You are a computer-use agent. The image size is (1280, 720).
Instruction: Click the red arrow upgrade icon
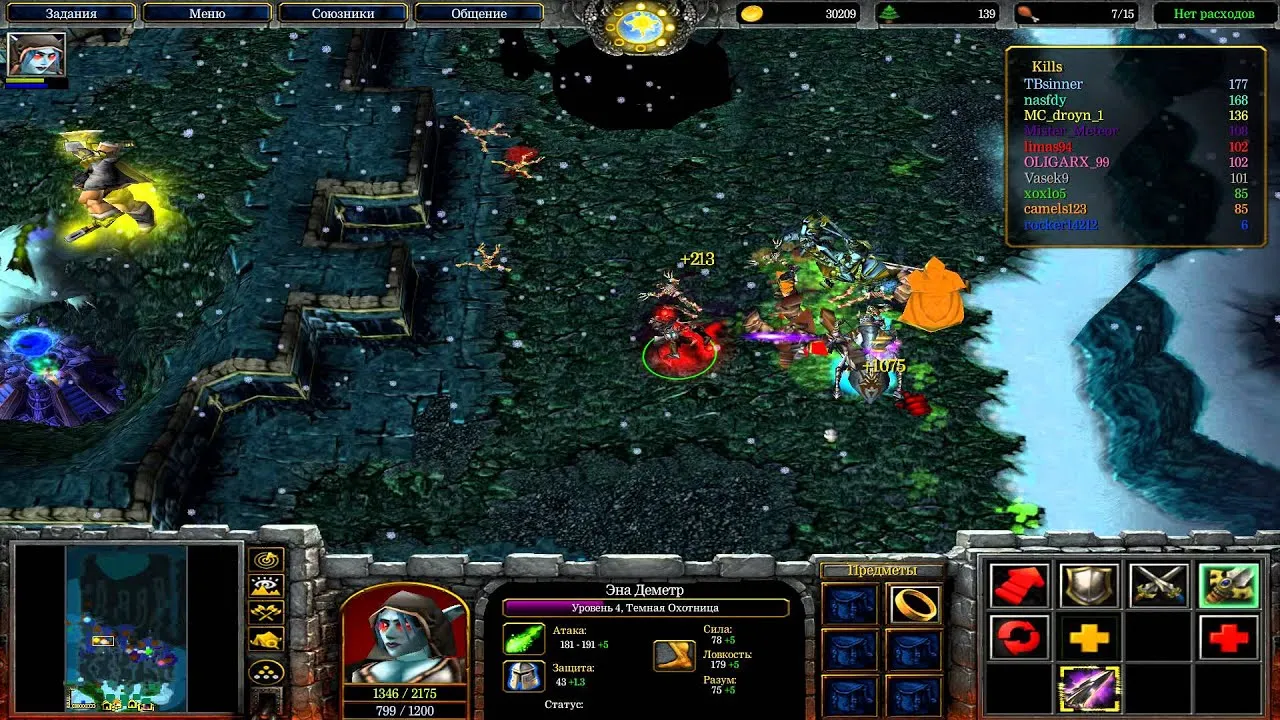(x=1019, y=584)
